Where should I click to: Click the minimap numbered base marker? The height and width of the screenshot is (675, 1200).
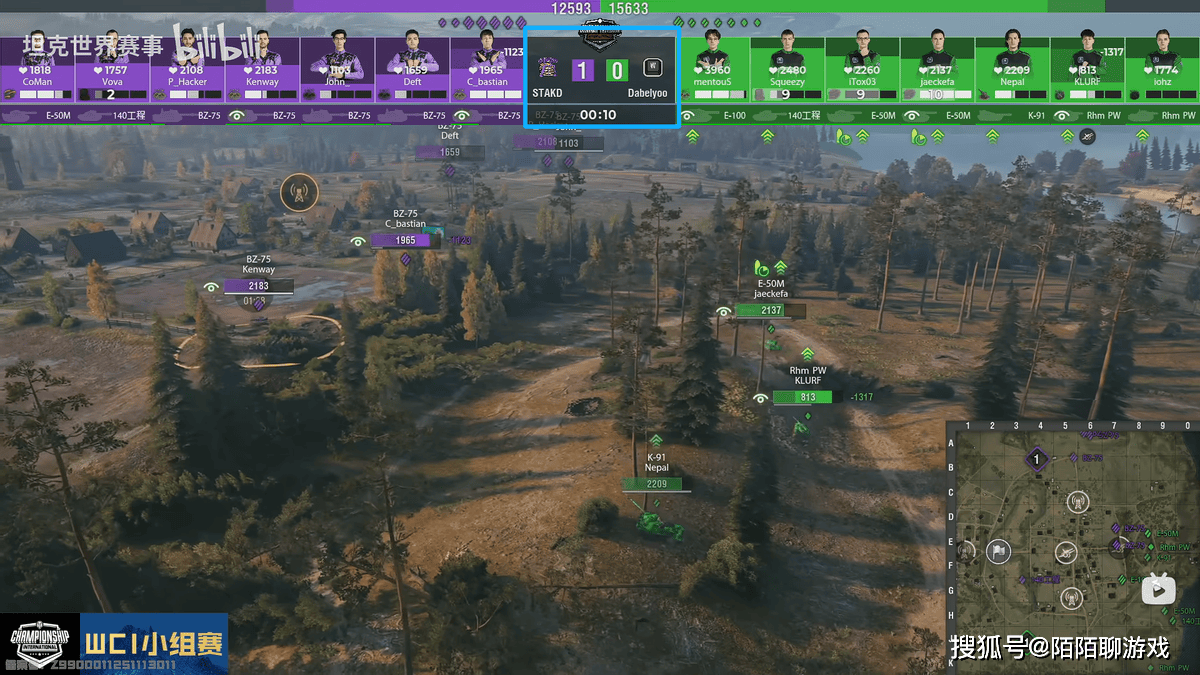coord(1038,460)
